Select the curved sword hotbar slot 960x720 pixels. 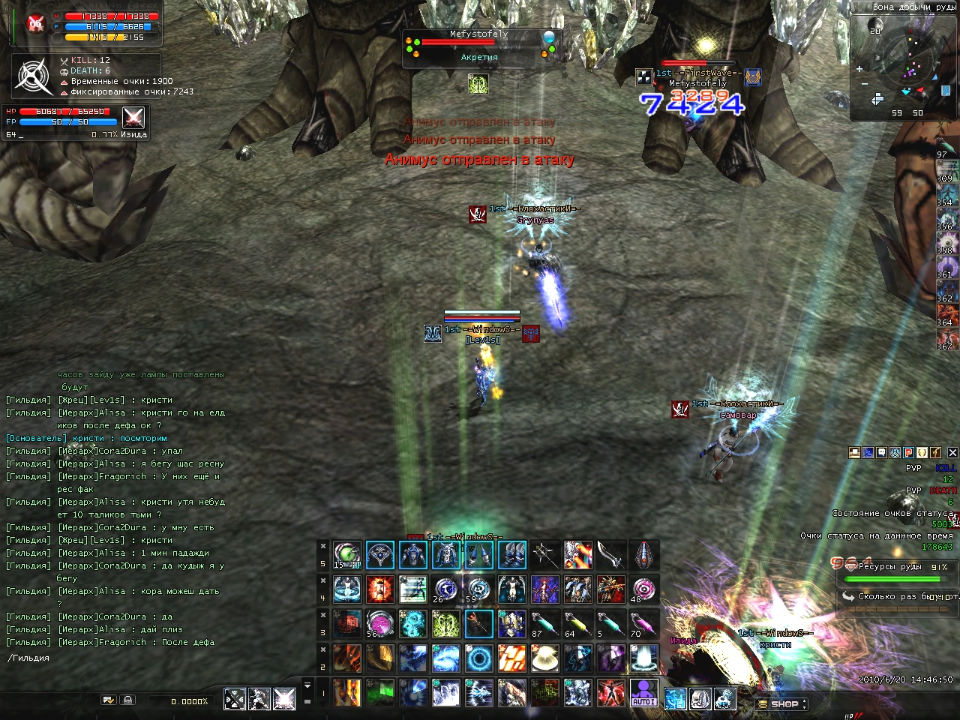tap(610, 554)
